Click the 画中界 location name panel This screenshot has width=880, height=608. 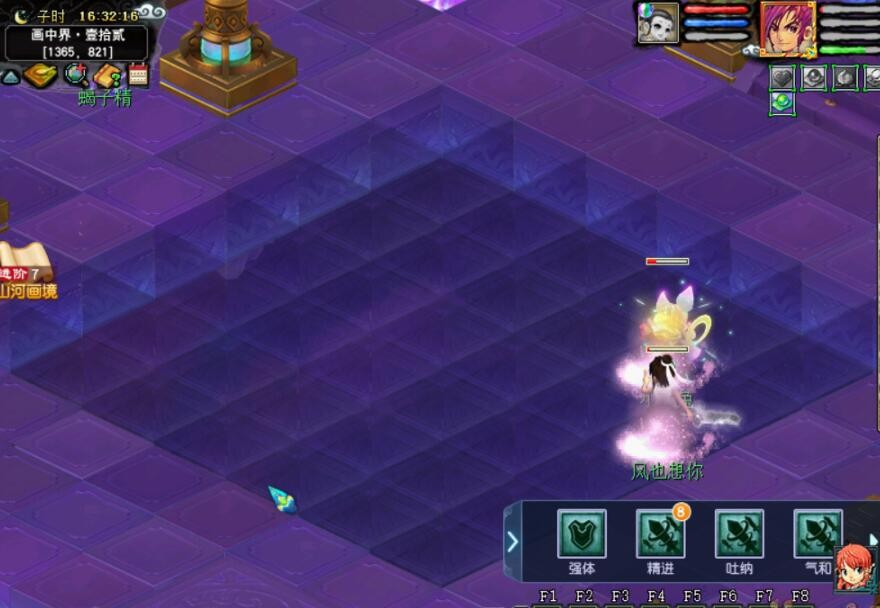click(x=76, y=42)
